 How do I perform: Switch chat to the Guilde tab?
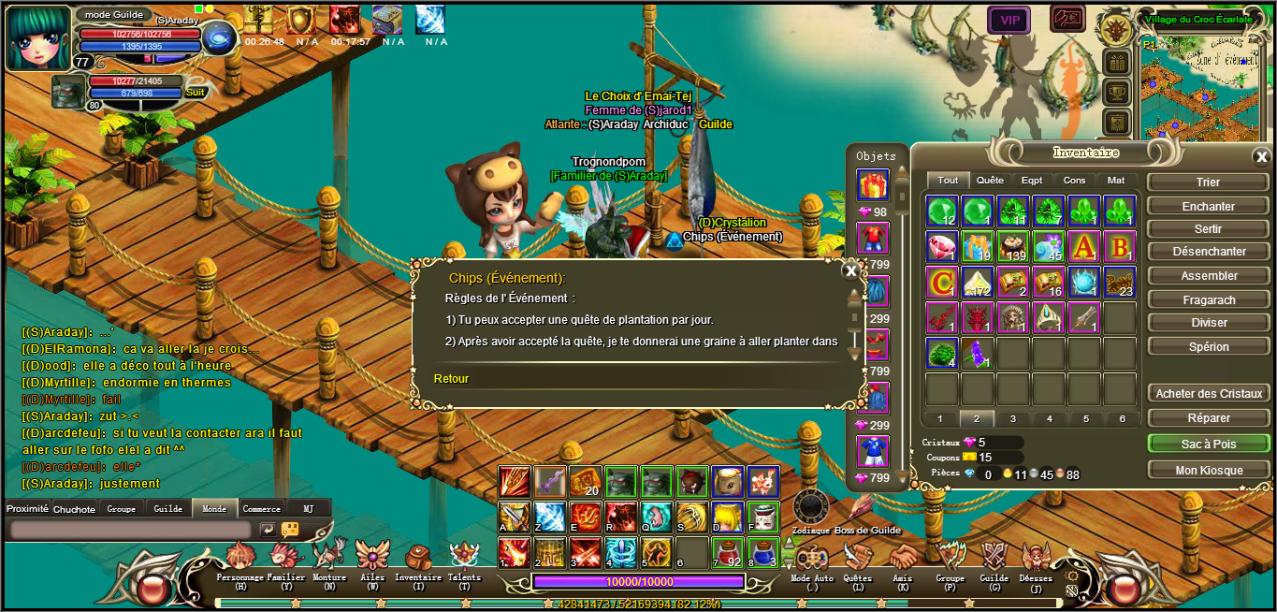[168, 508]
